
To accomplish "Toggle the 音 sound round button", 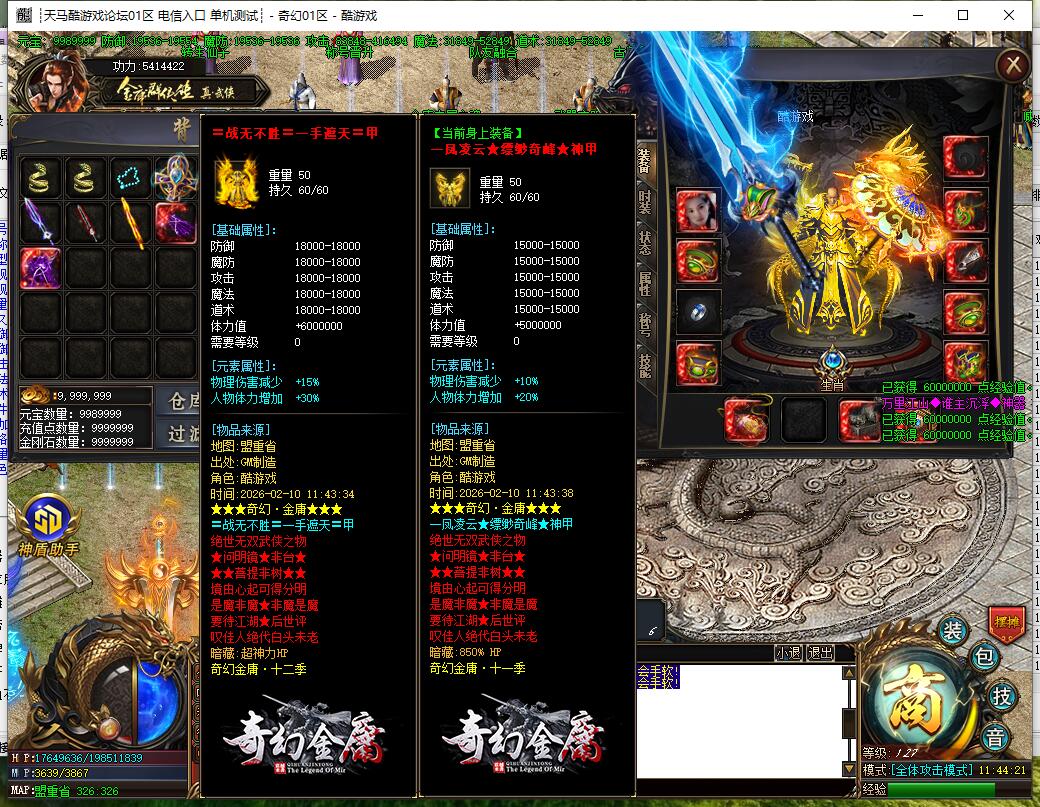I will (x=994, y=738).
